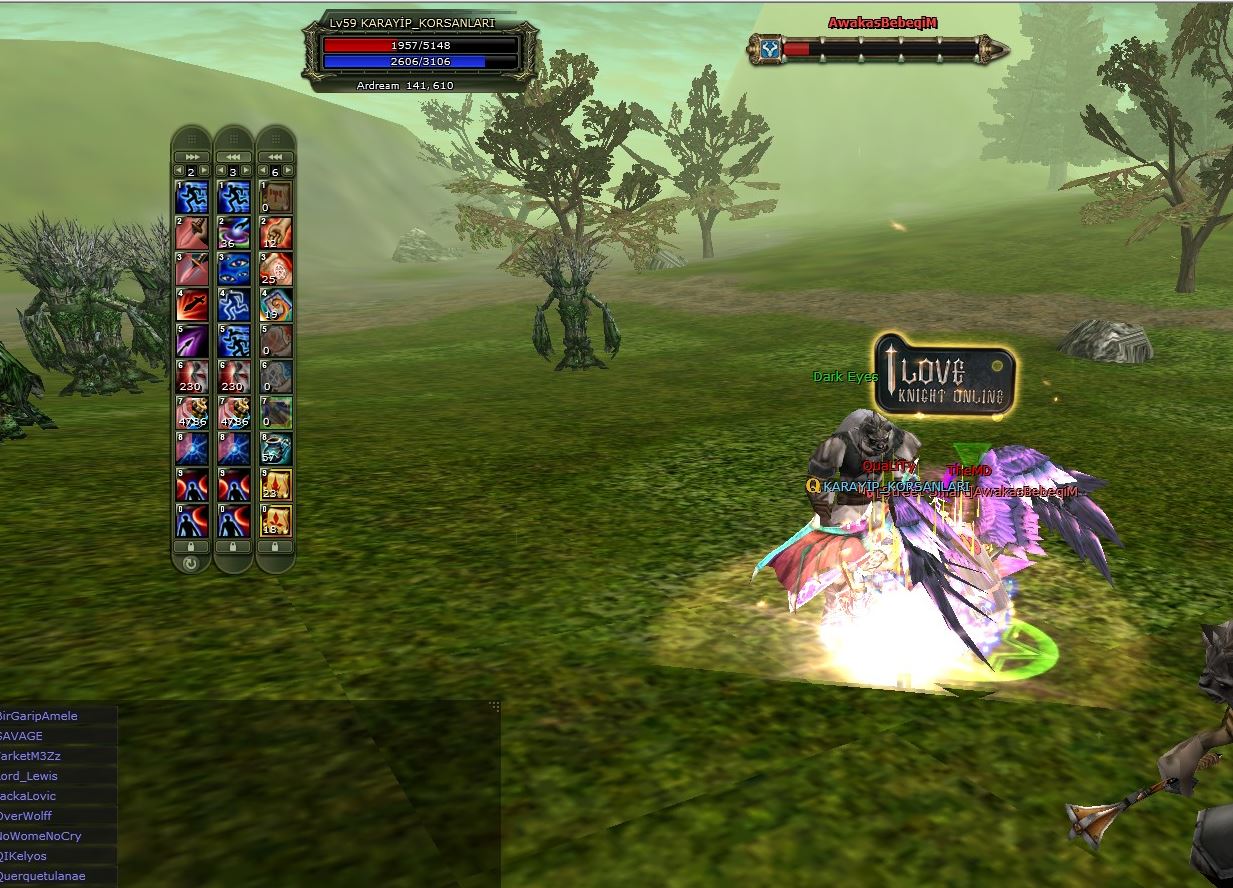Click the rotate button under the skill bars
The width and height of the screenshot is (1233, 888).
pyautogui.click(x=190, y=563)
